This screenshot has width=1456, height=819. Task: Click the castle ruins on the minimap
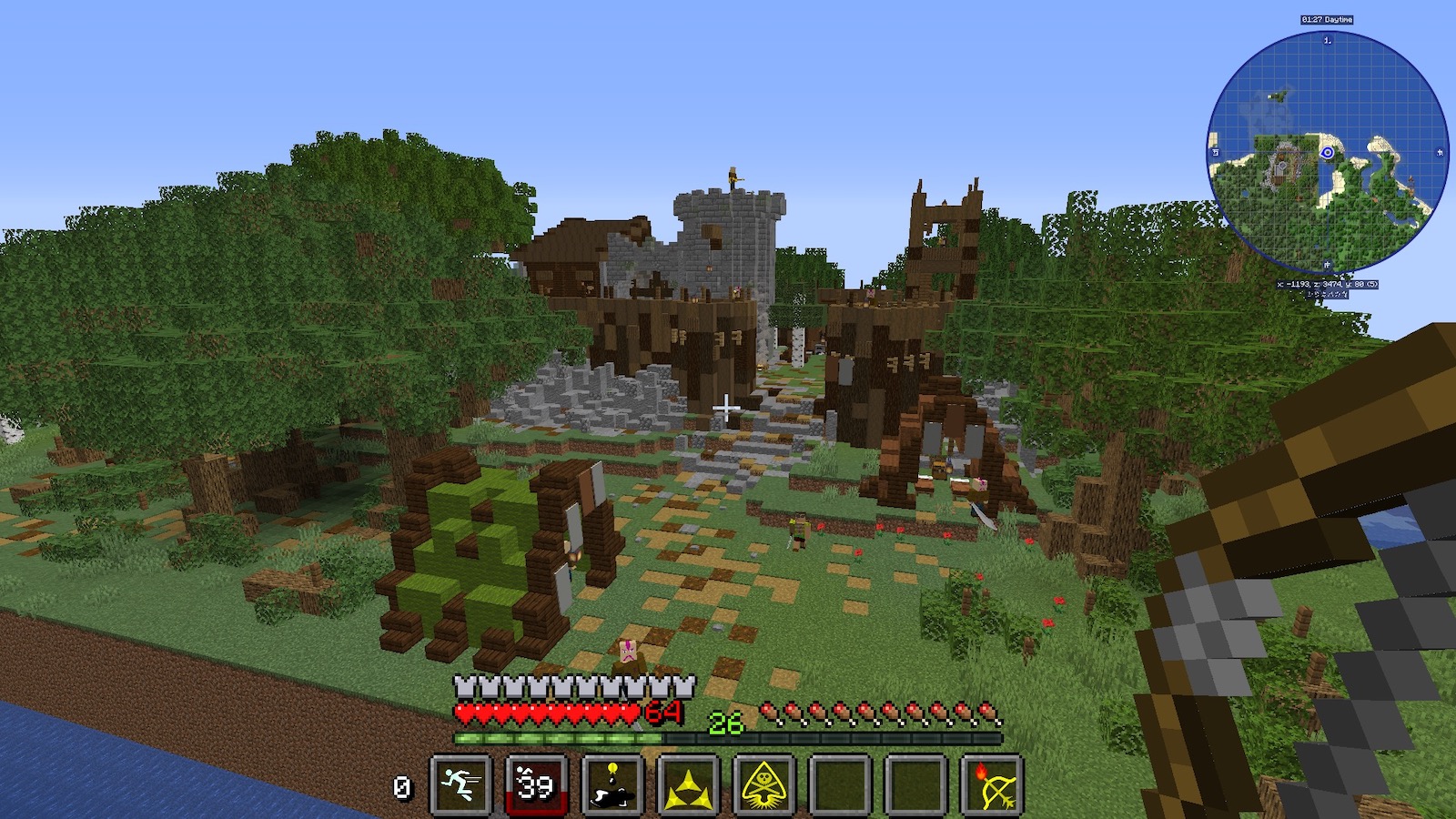(x=1282, y=166)
